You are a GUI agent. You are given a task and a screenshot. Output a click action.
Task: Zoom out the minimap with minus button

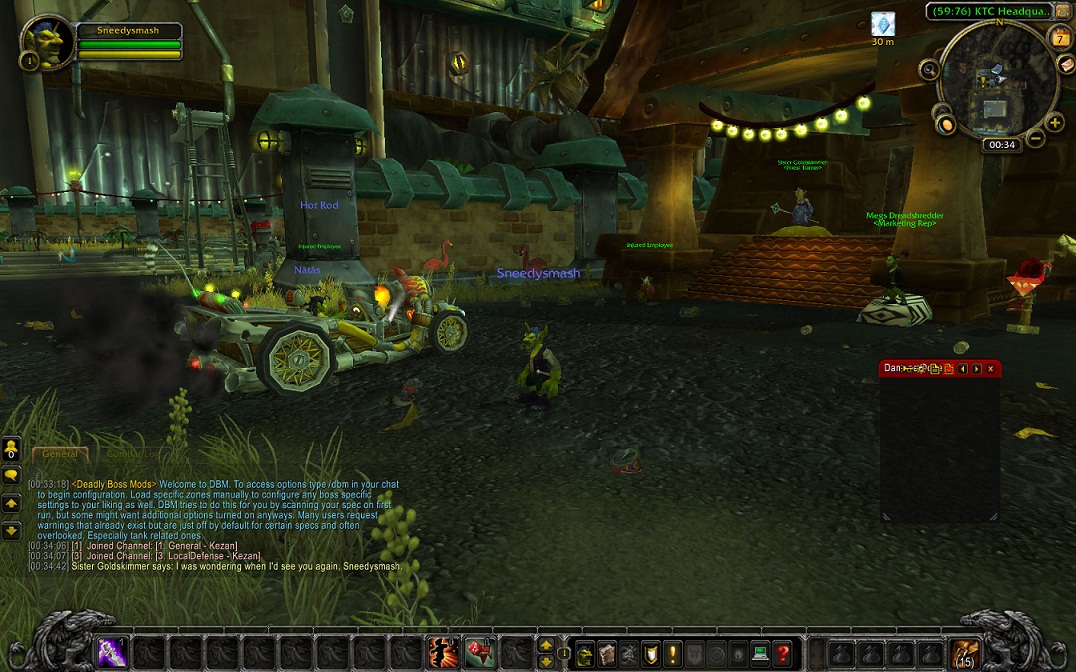click(1037, 139)
